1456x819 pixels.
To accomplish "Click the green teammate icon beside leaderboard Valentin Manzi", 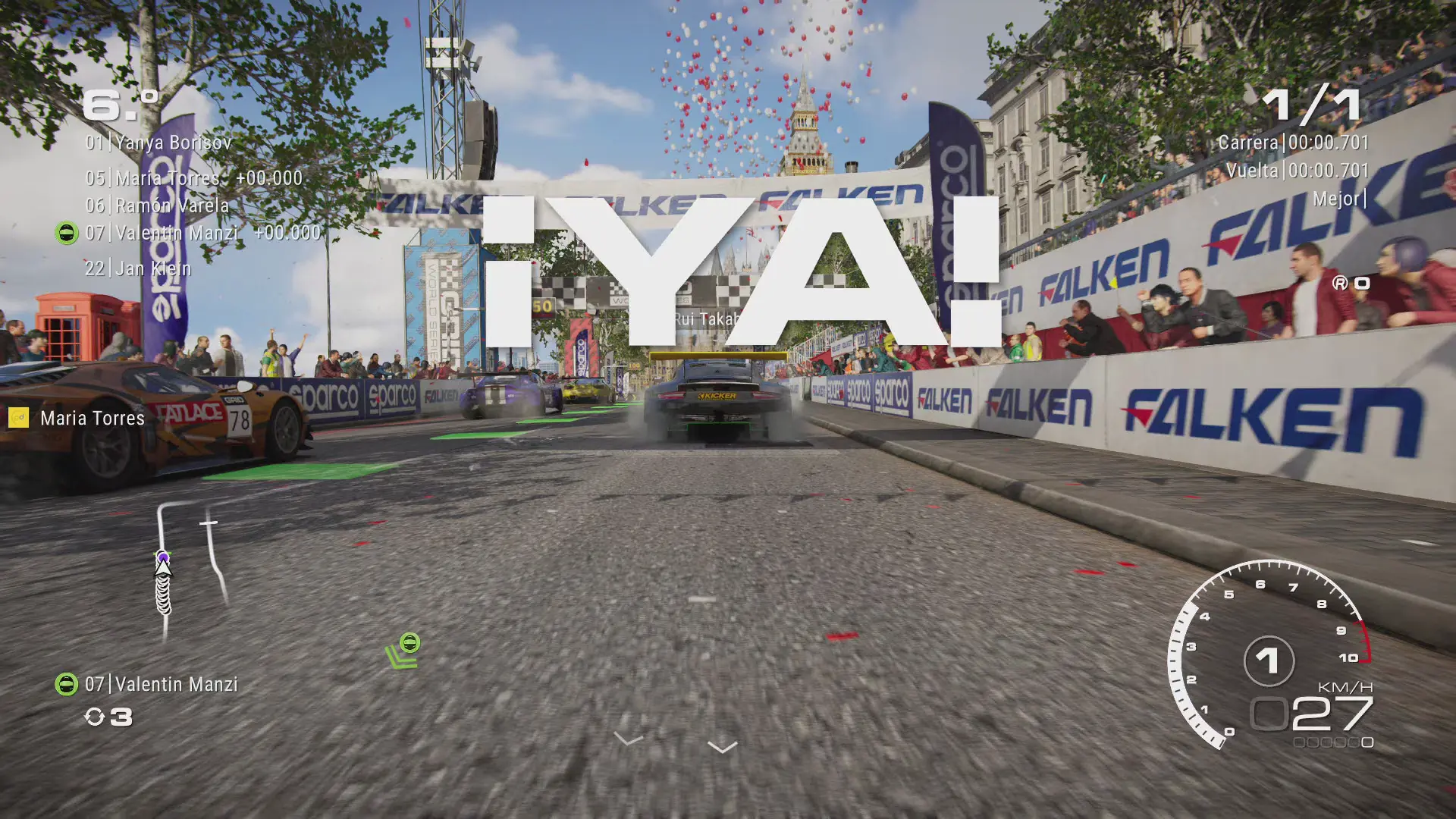I will pos(67,233).
